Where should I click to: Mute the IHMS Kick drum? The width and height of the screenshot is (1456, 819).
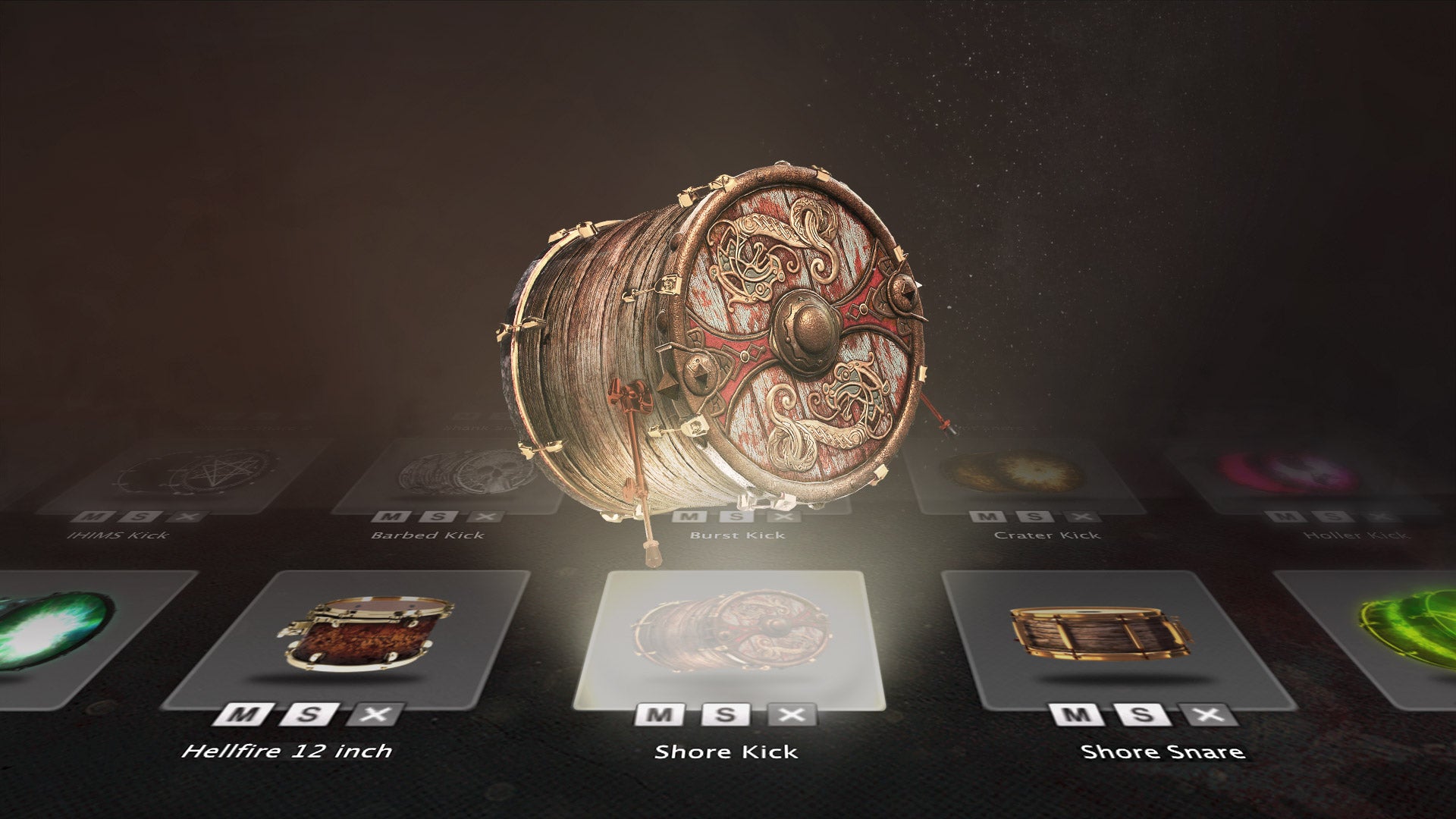point(94,517)
